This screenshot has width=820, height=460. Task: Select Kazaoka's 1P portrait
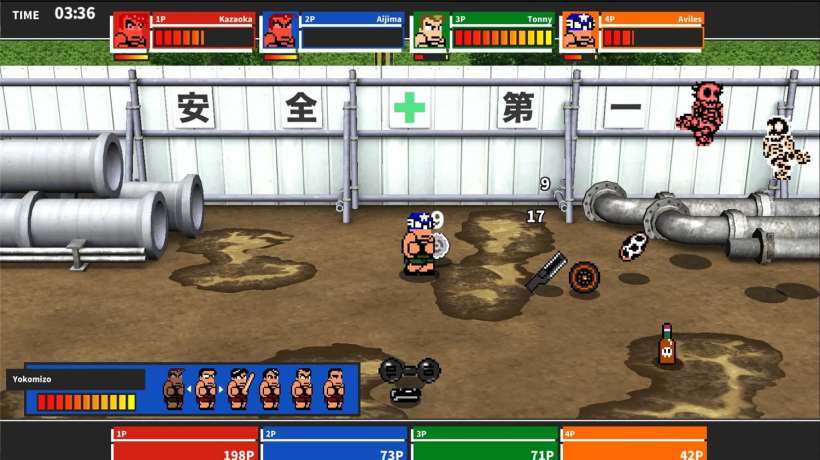click(x=130, y=32)
